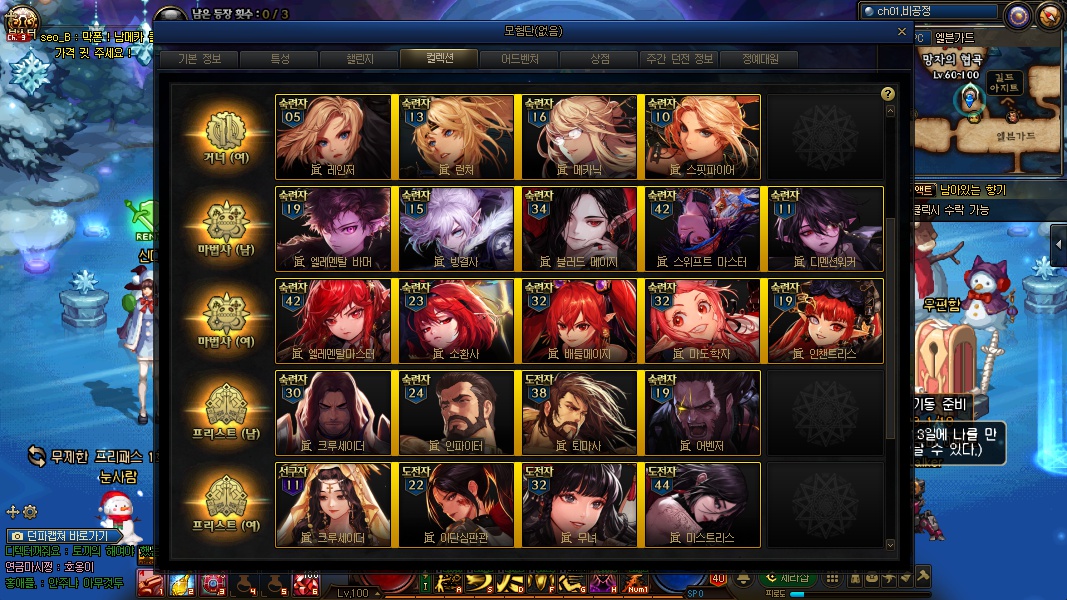Select the 레인저 character portrait
The image size is (1067, 600).
click(334, 136)
